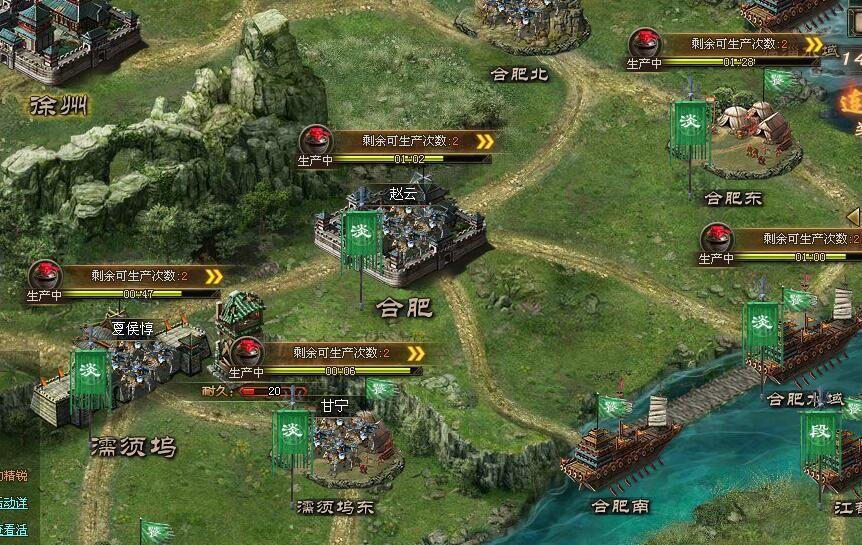
Task: Click the red helmet icon above 濡须坞
Action: 44,274
